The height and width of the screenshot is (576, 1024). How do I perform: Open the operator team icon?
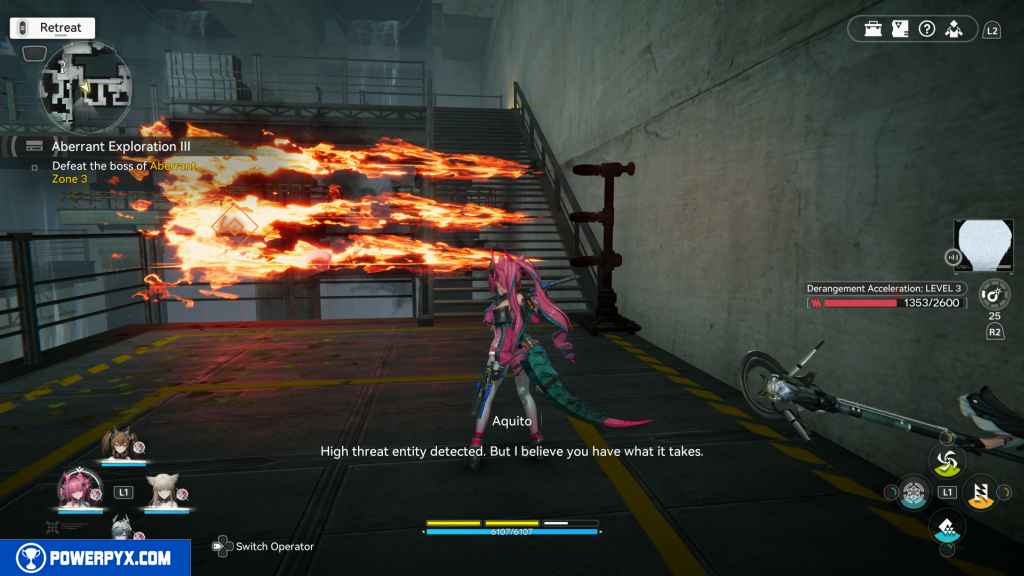click(x=955, y=29)
